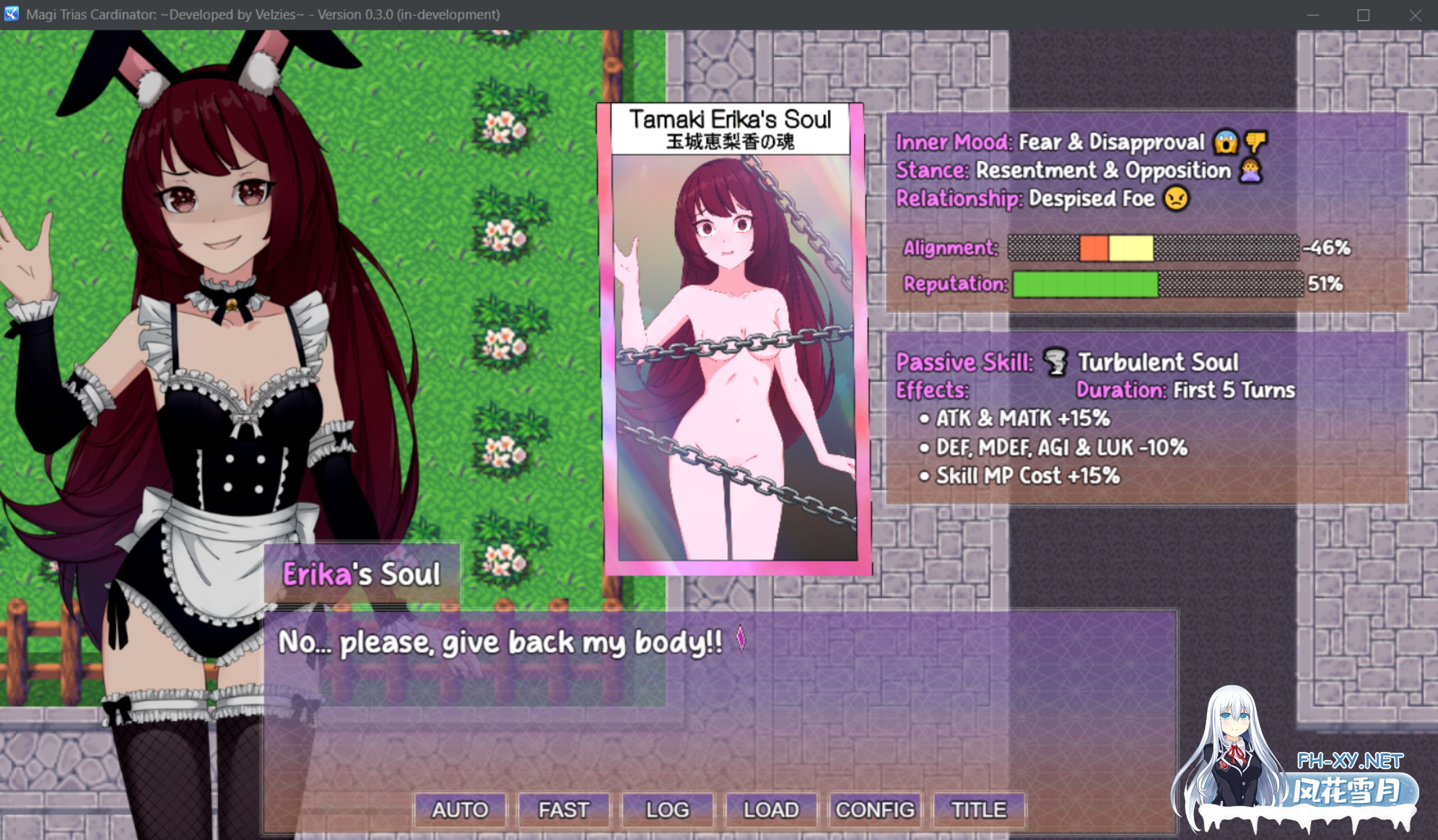Viewport: 1438px width, 840px height.
Task: Click the game icon in the title bar
Action: click(x=10, y=14)
